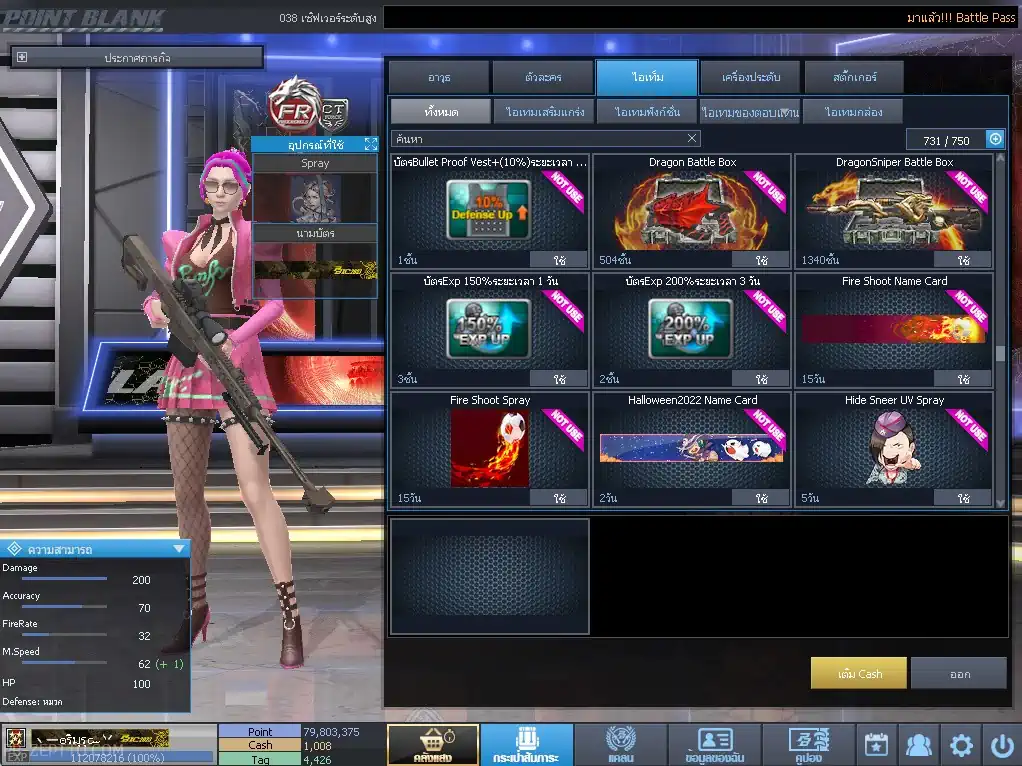Select the Dragon Battle Box item

click(692, 211)
